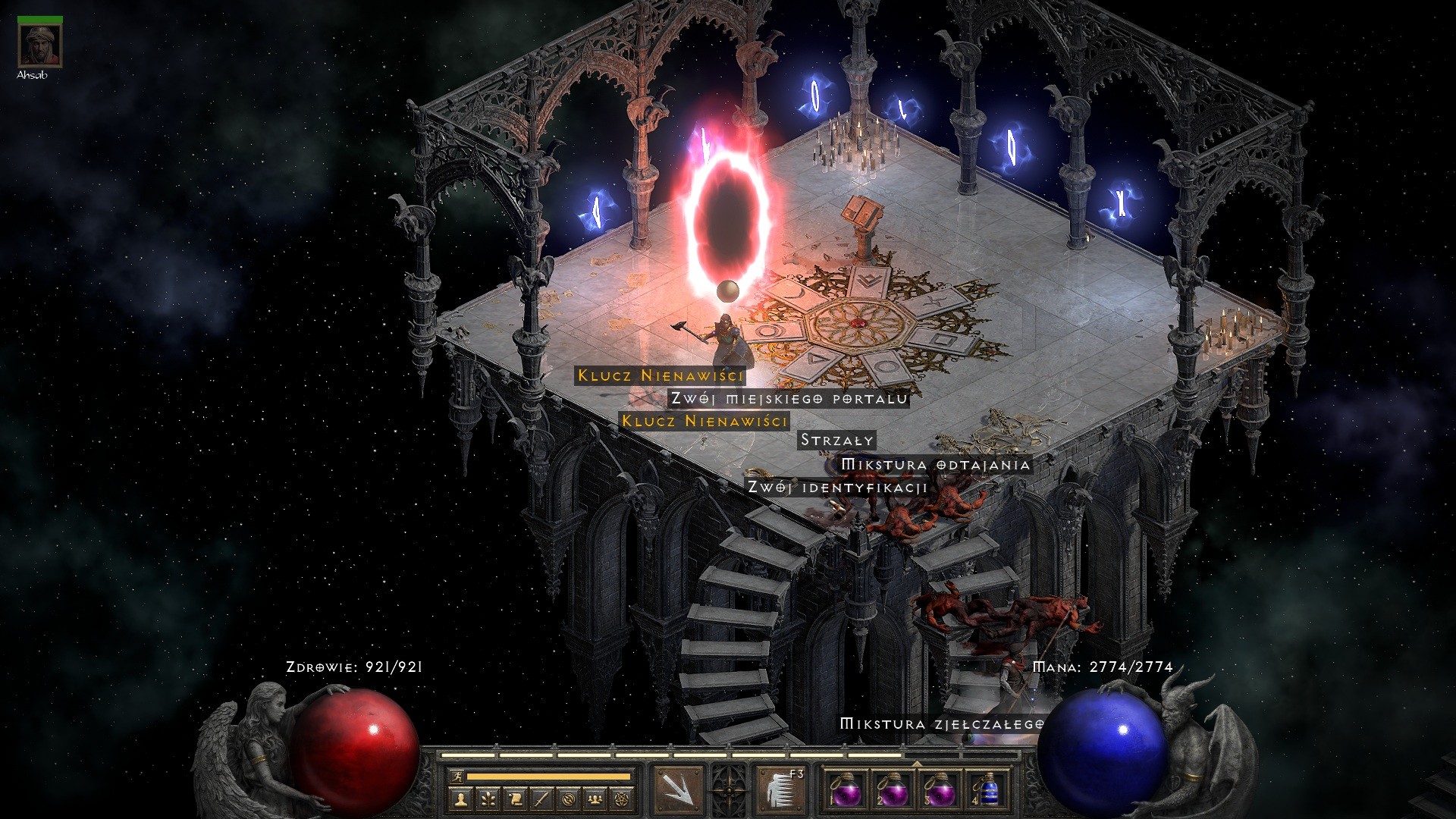1456x819 pixels.
Task: Drink the blue mana potion in slot 4
Action: [x=986, y=791]
